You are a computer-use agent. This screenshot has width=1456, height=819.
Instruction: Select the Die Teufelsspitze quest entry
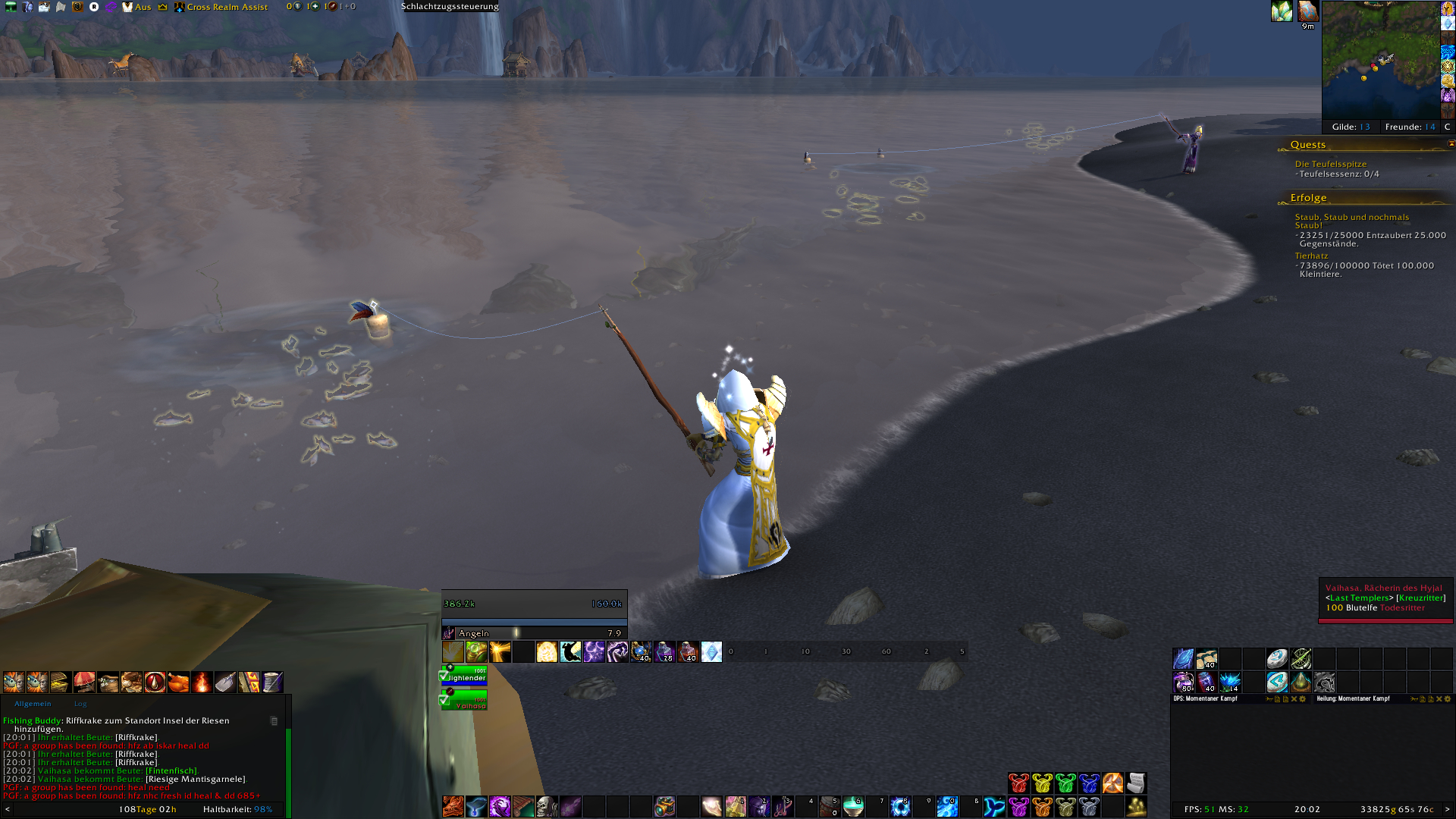point(1330,164)
